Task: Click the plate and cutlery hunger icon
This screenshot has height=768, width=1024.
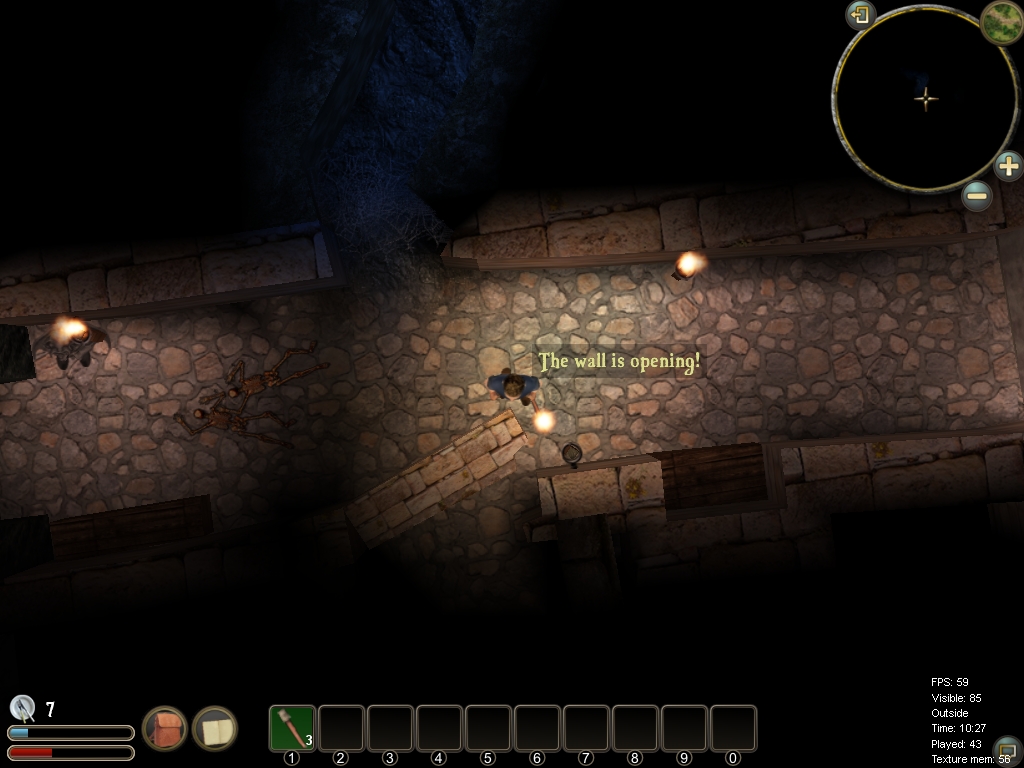Action: 22,708
